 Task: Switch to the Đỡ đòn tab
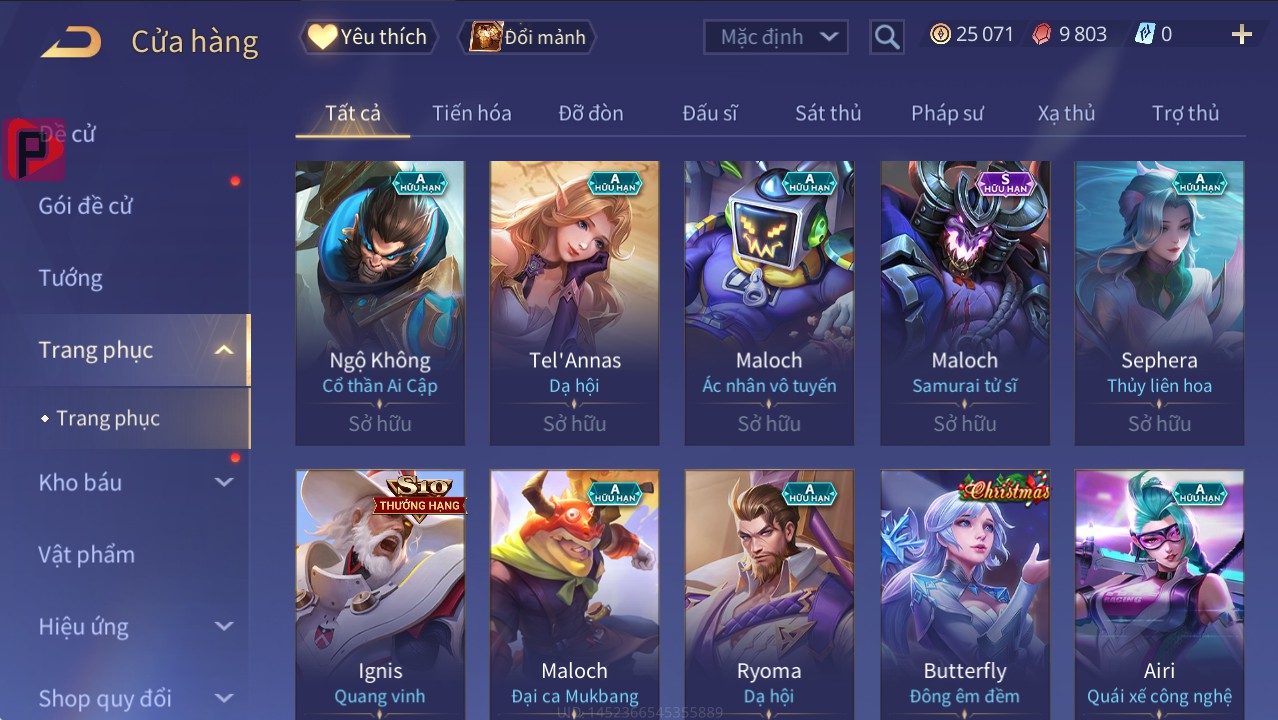[591, 113]
